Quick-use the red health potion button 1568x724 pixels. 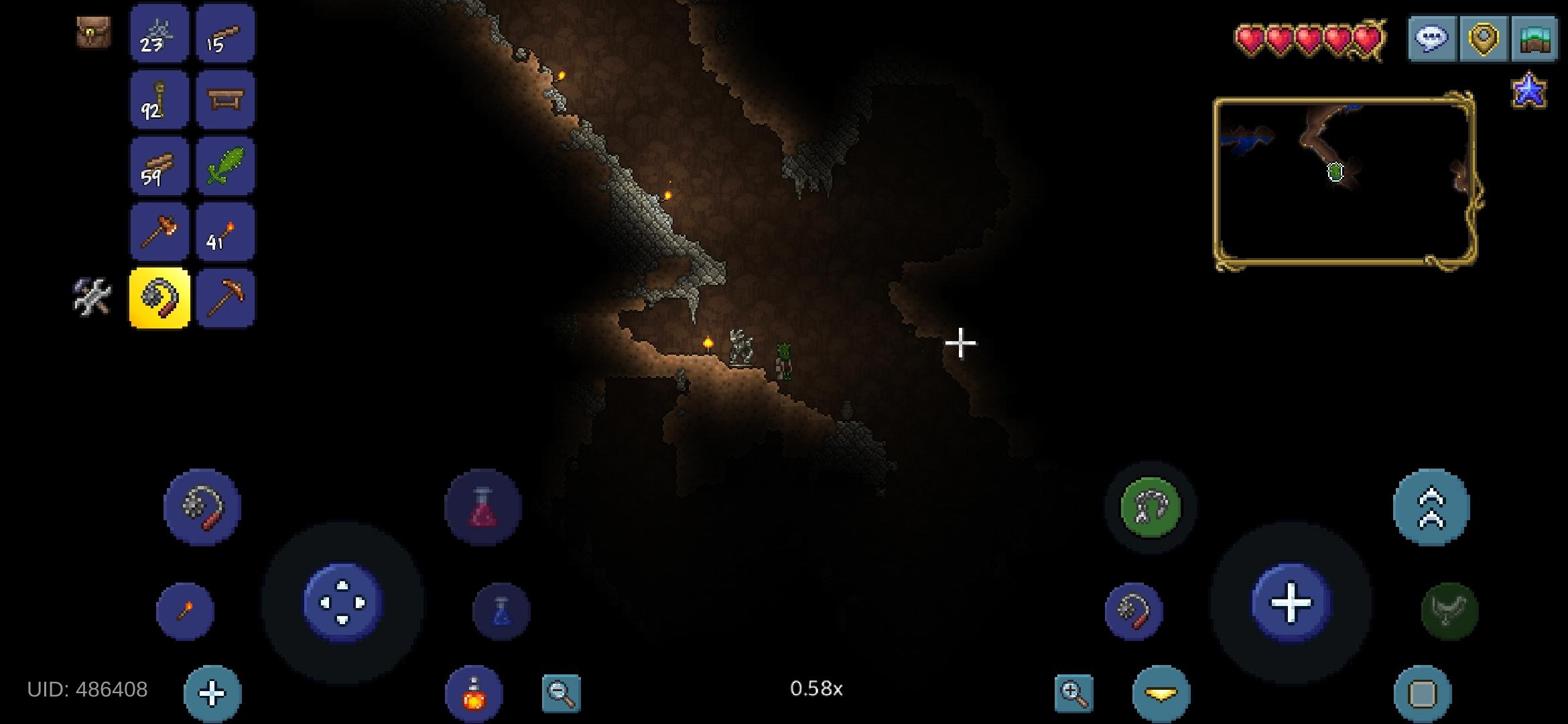(x=482, y=507)
